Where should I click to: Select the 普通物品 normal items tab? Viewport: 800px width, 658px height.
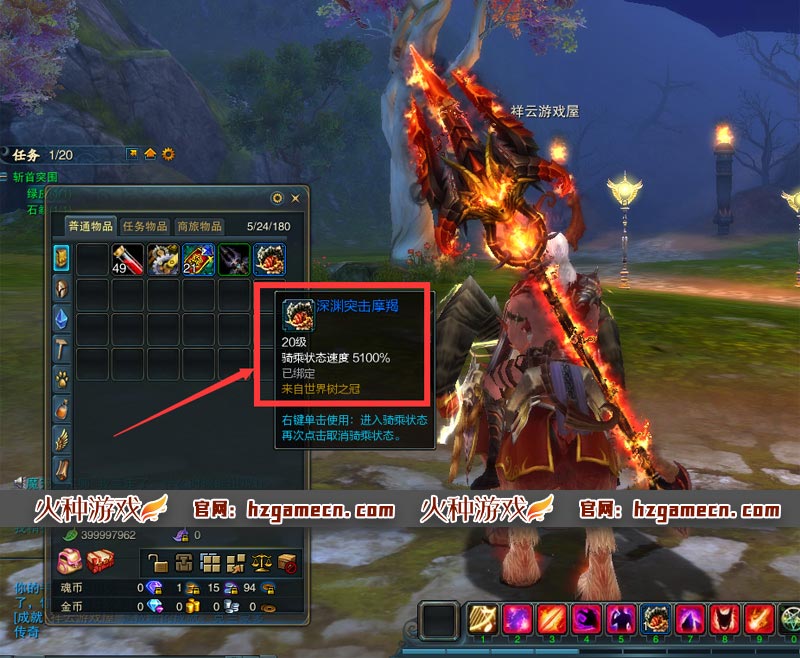(x=90, y=226)
